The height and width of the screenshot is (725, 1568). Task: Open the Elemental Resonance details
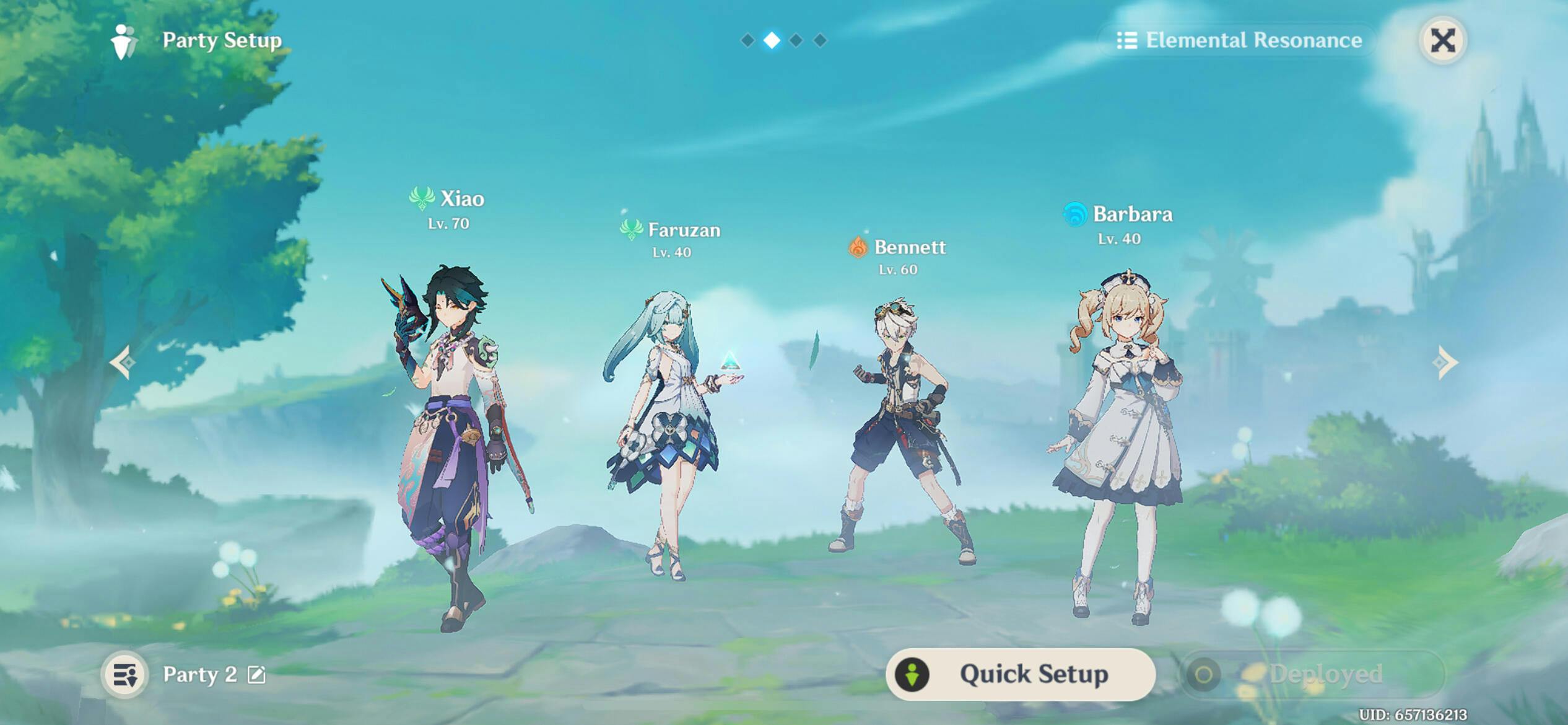1239,41
